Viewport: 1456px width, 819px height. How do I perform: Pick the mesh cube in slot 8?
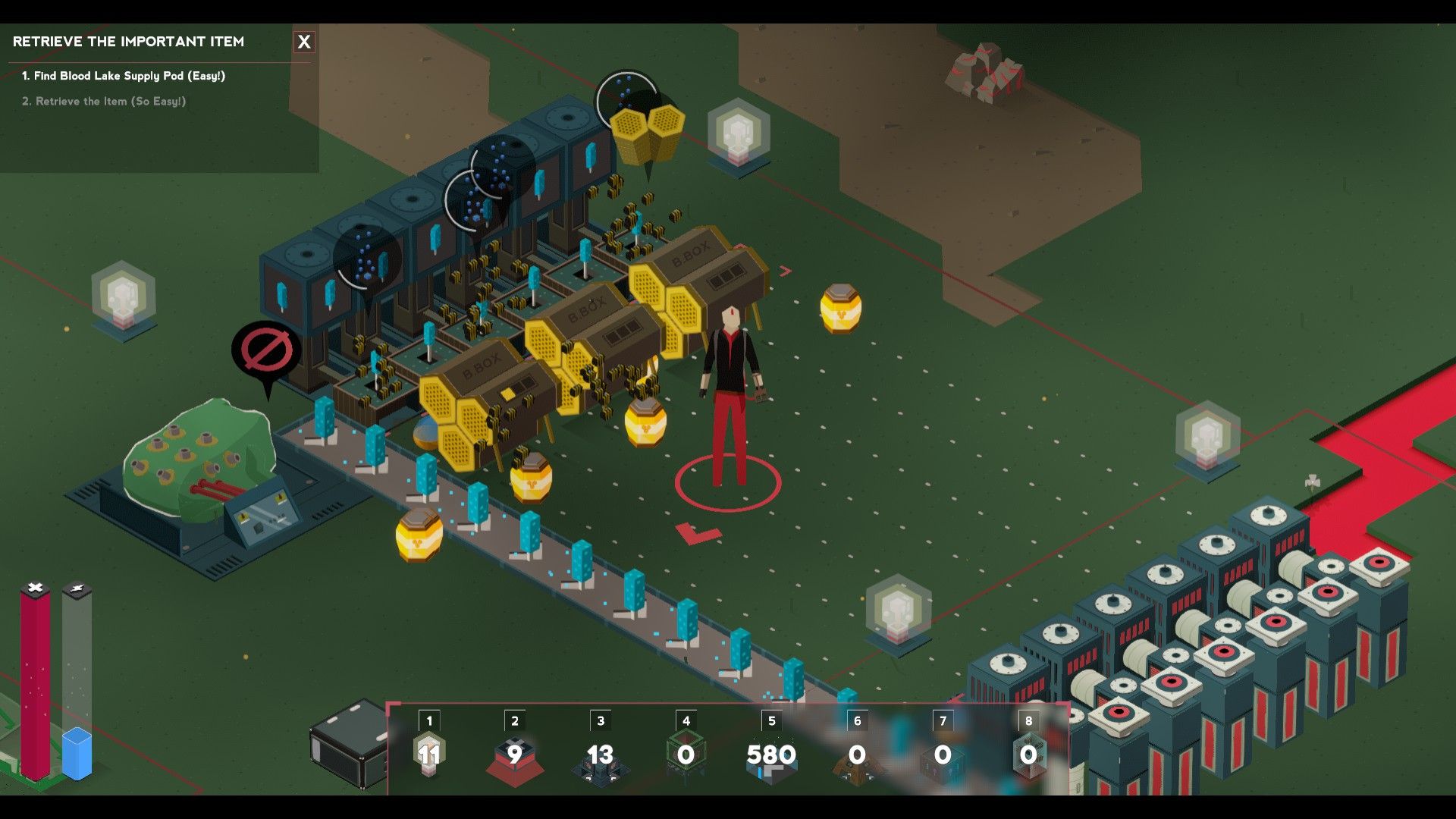point(1028,756)
